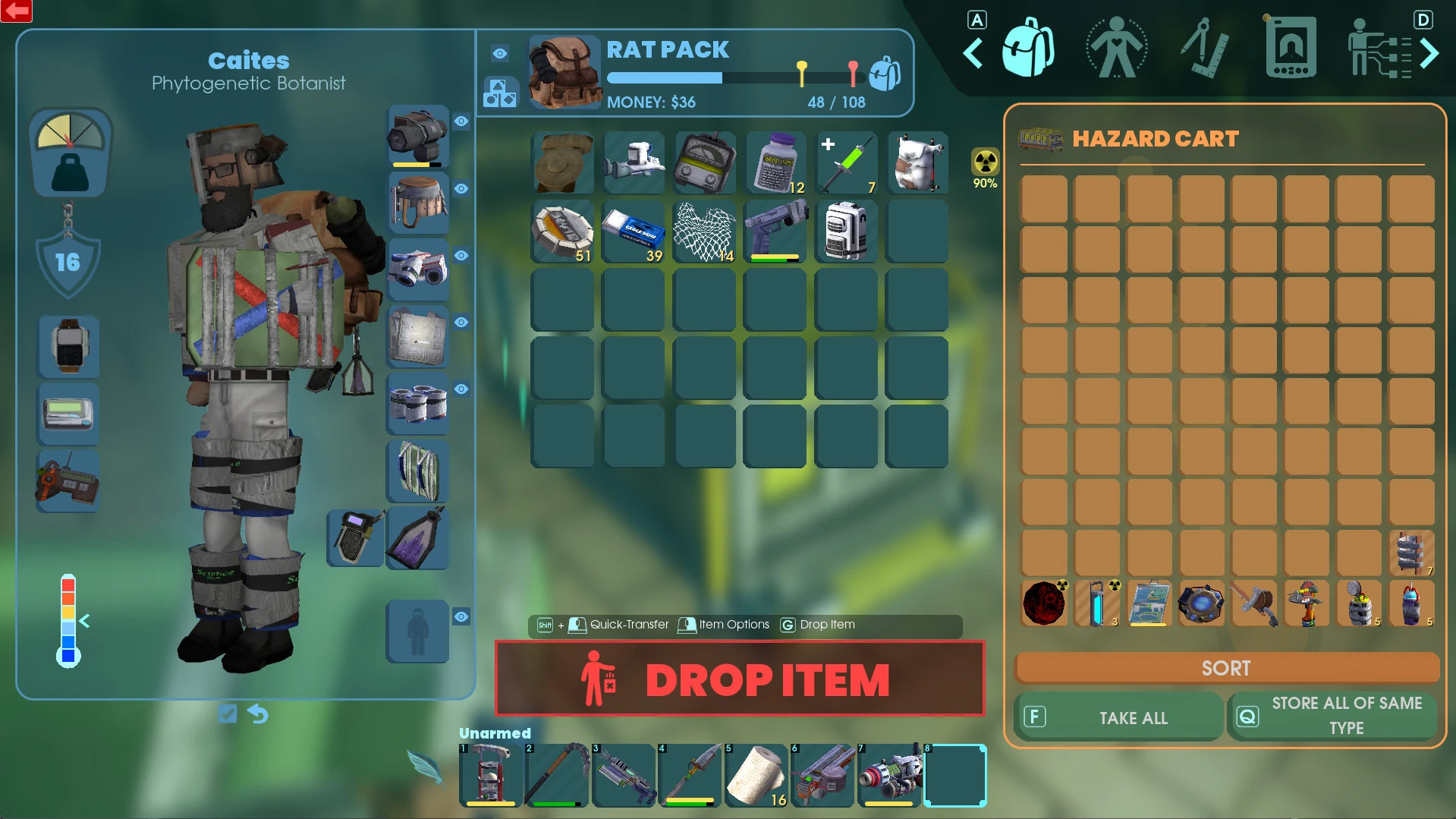1456x819 pixels.
Task: Select the equipped wristwatch slot
Action: point(69,346)
